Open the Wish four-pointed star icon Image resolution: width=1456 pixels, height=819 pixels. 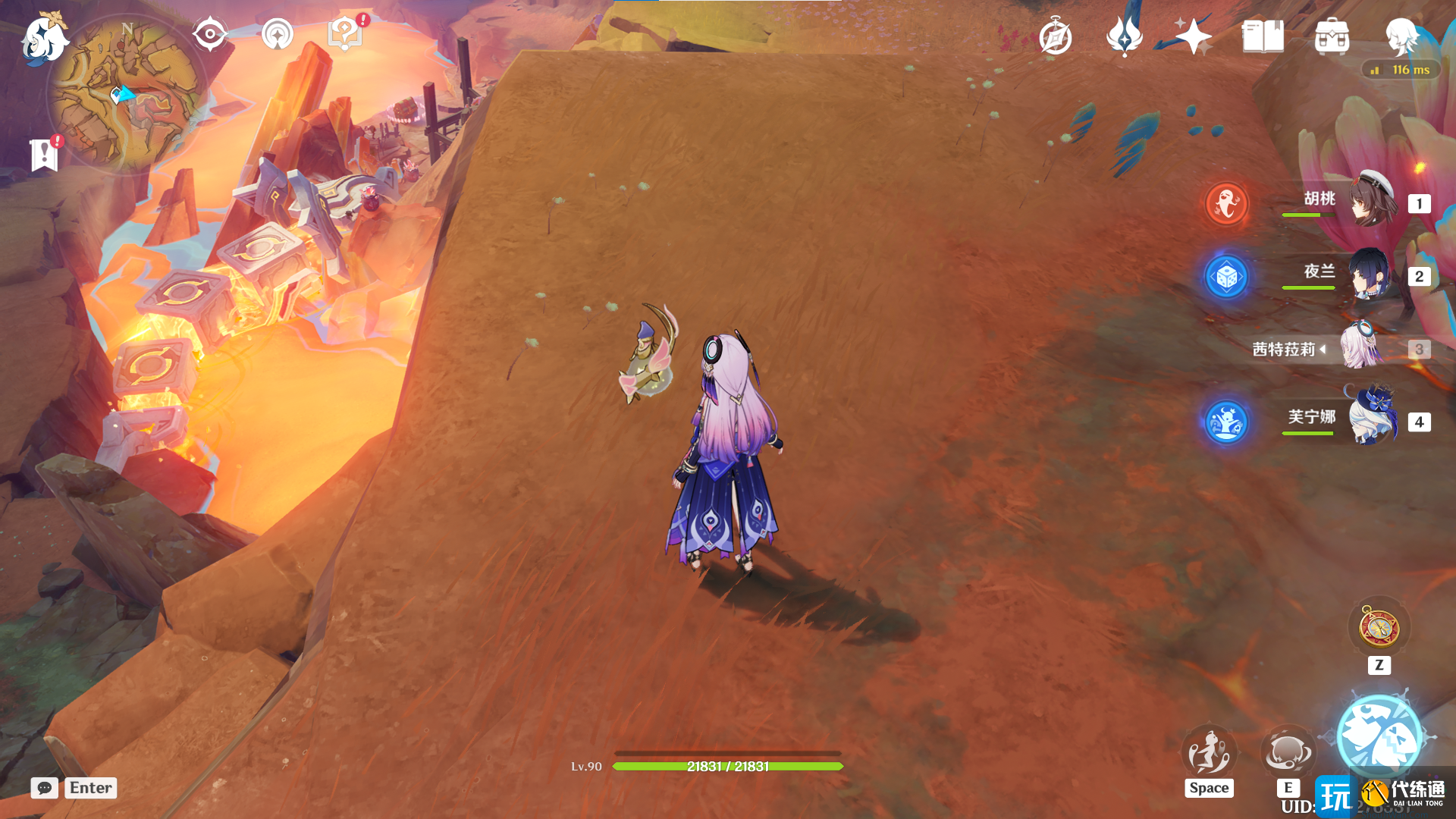pyautogui.click(x=1193, y=36)
